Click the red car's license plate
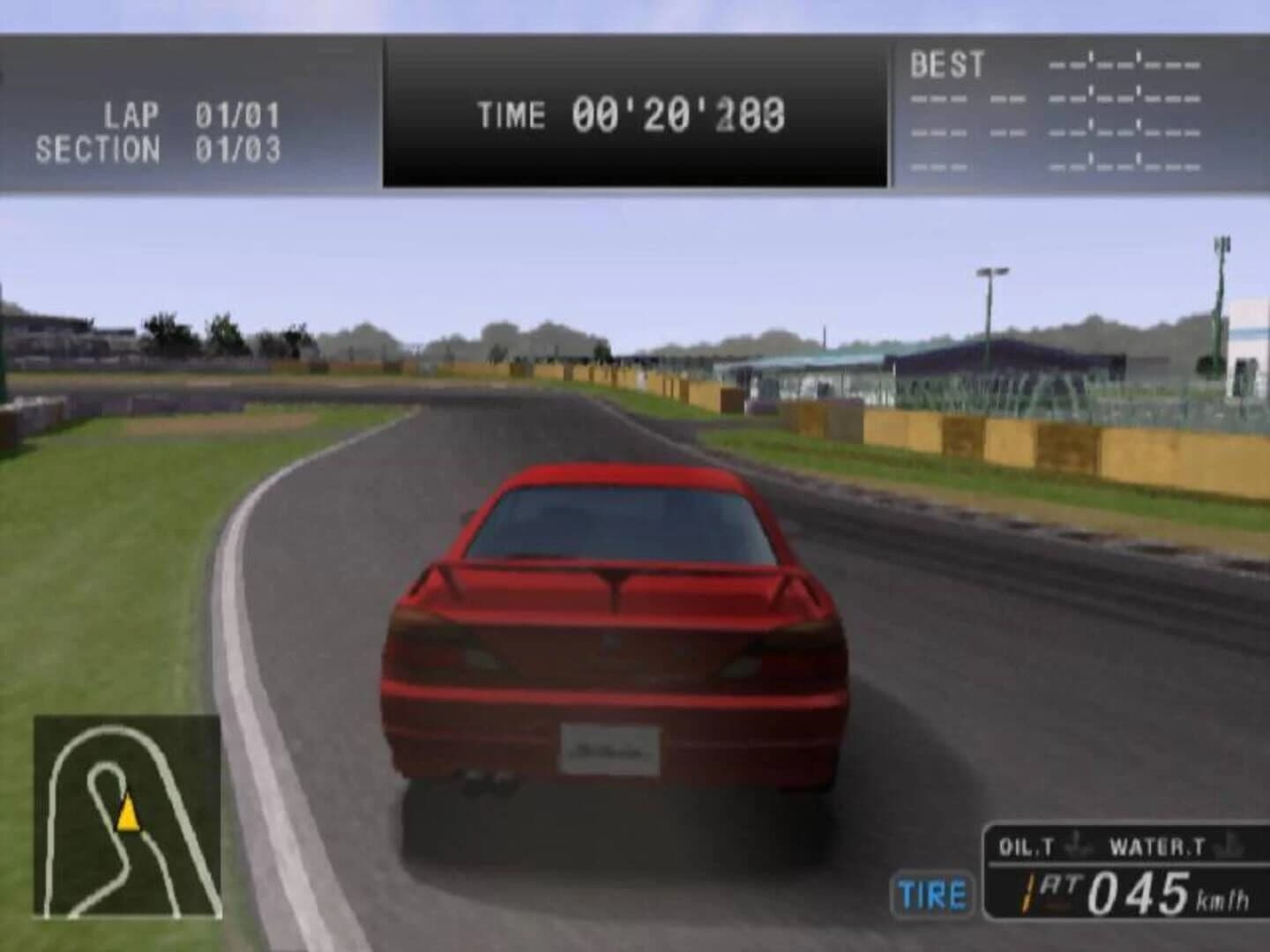Image resolution: width=1270 pixels, height=952 pixels. click(610, 750)
